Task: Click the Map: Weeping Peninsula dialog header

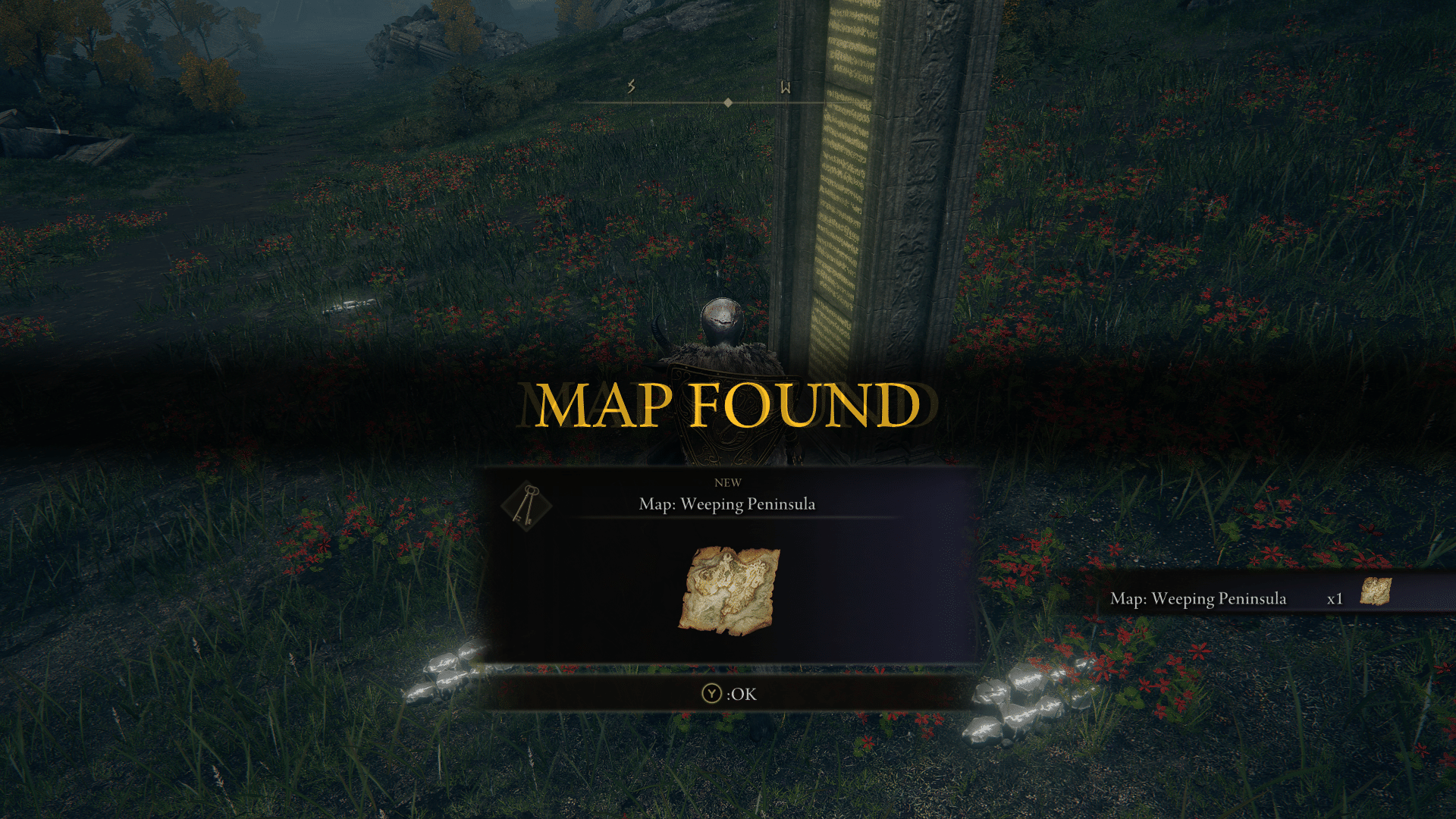Action: (728, 502)
